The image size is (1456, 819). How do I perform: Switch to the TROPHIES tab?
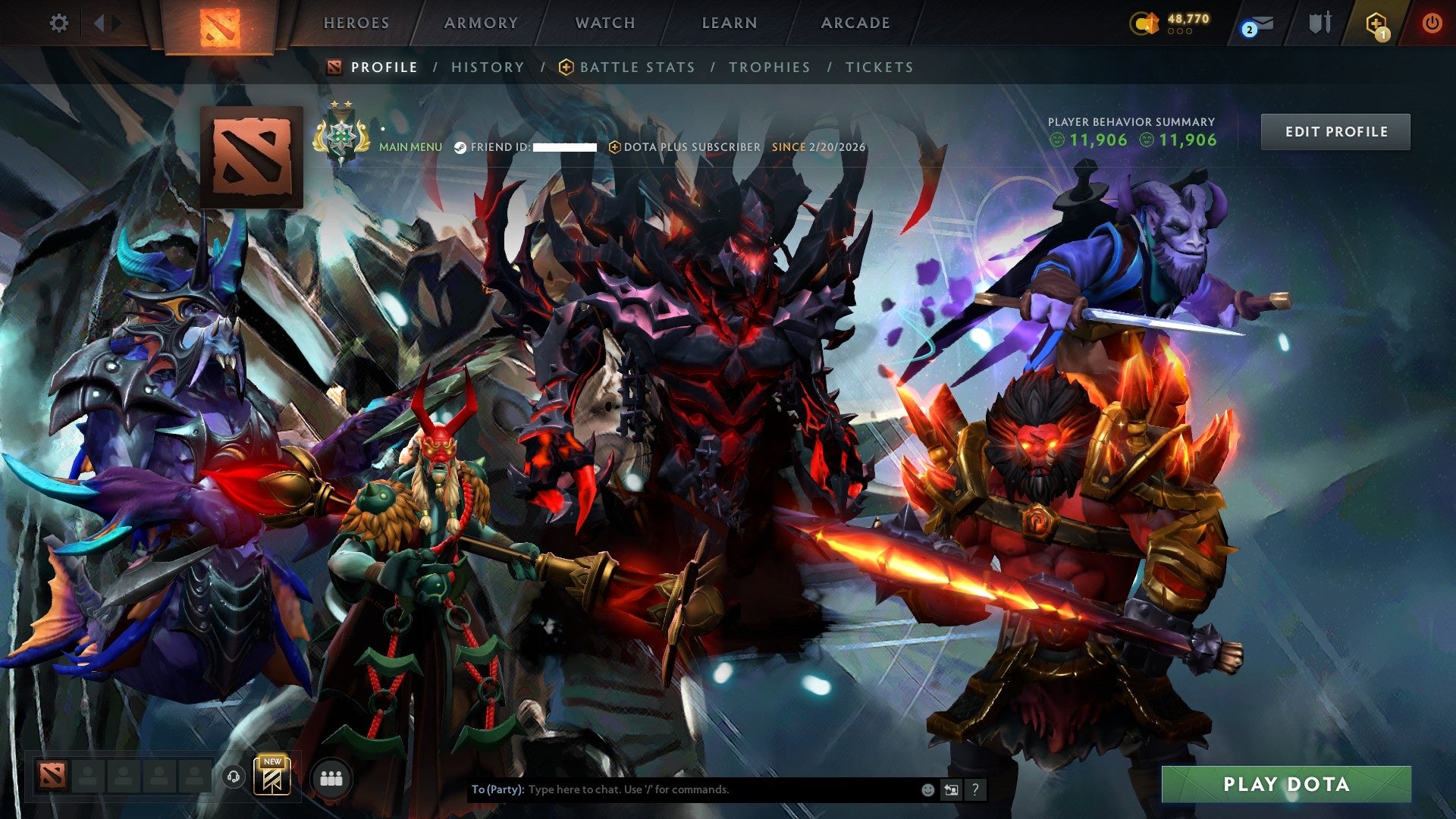tap(768, 67)
